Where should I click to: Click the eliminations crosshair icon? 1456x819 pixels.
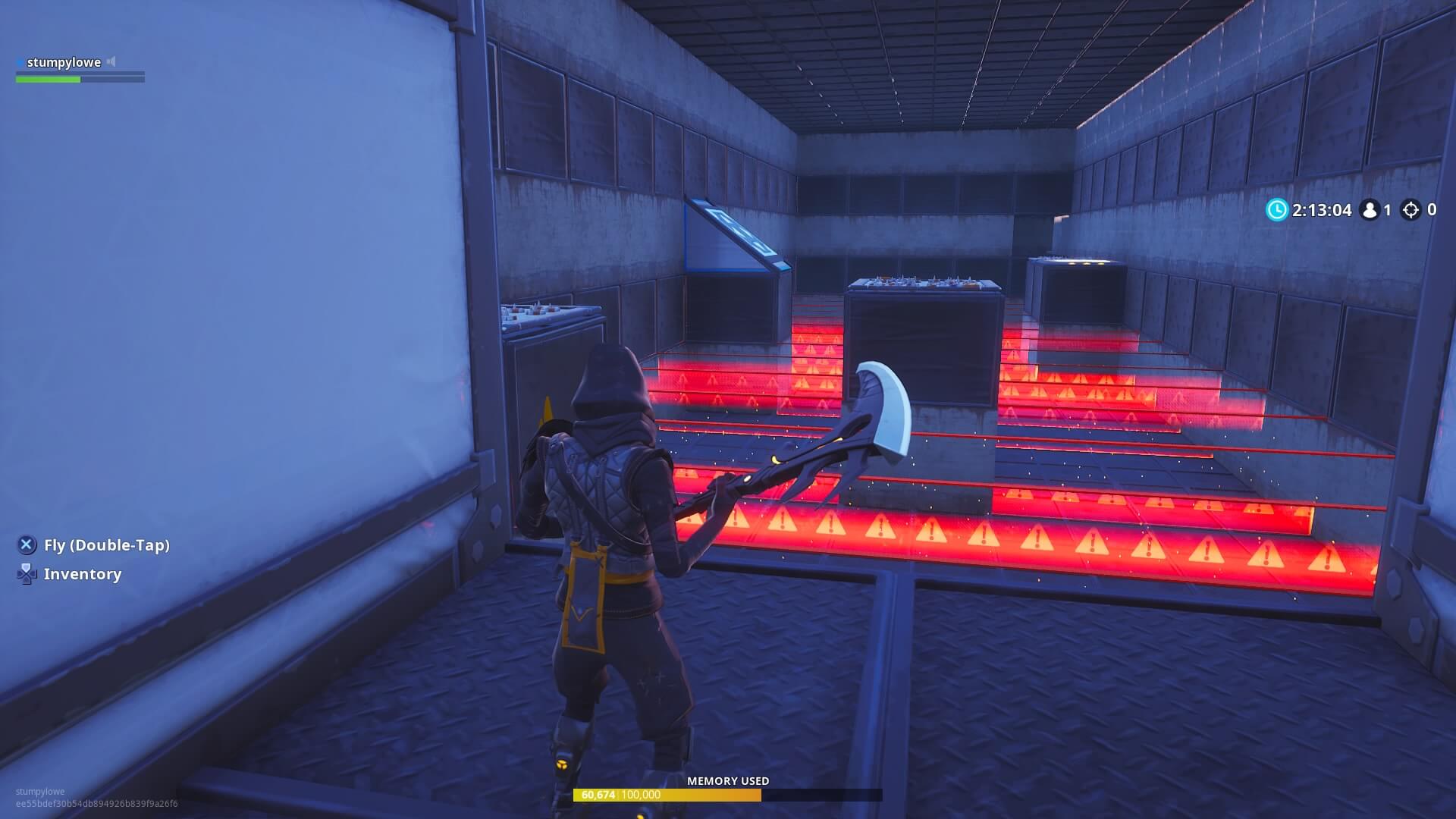[1411, 210]
